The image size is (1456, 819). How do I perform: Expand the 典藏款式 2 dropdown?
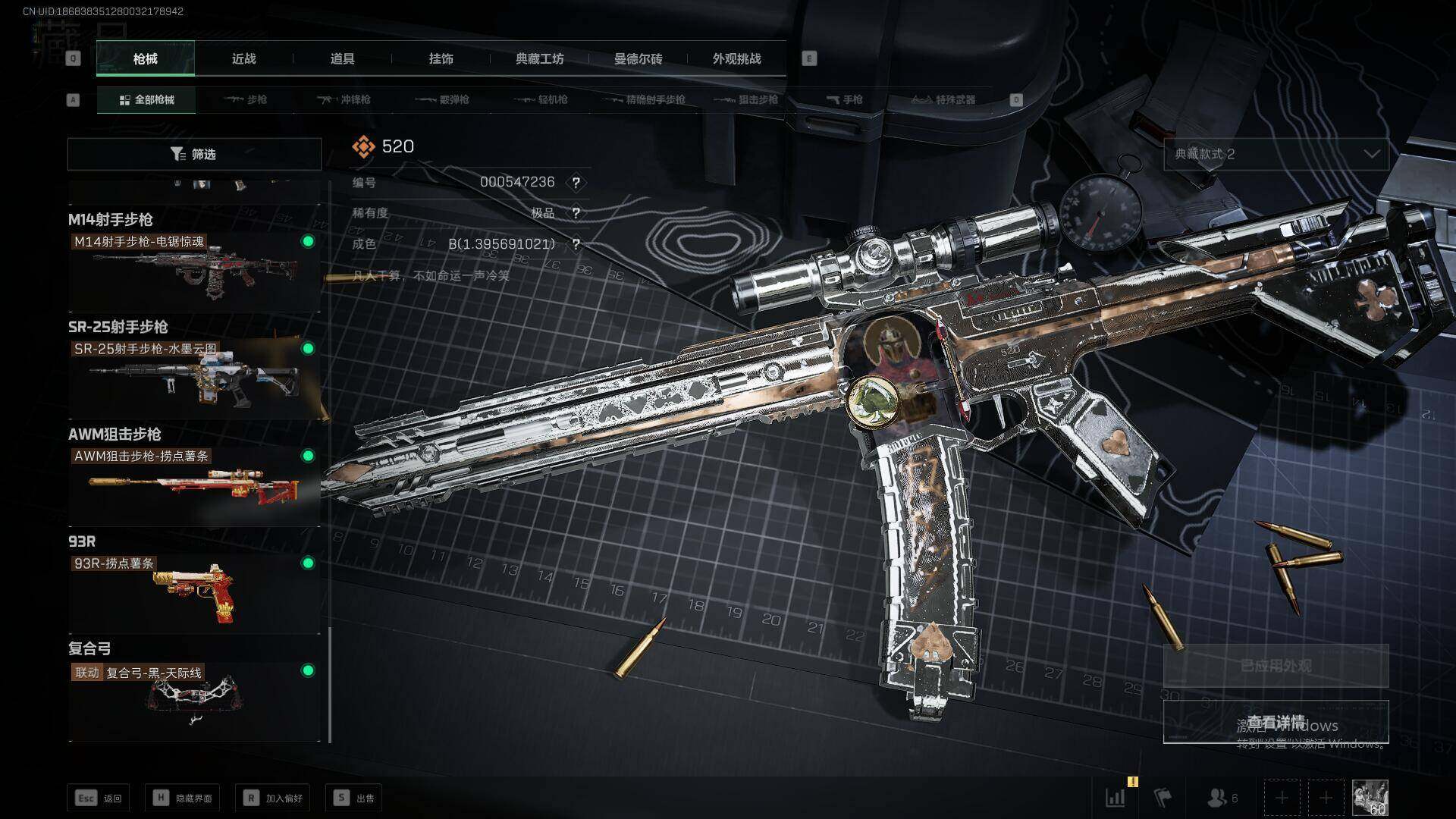point(1276,154)
